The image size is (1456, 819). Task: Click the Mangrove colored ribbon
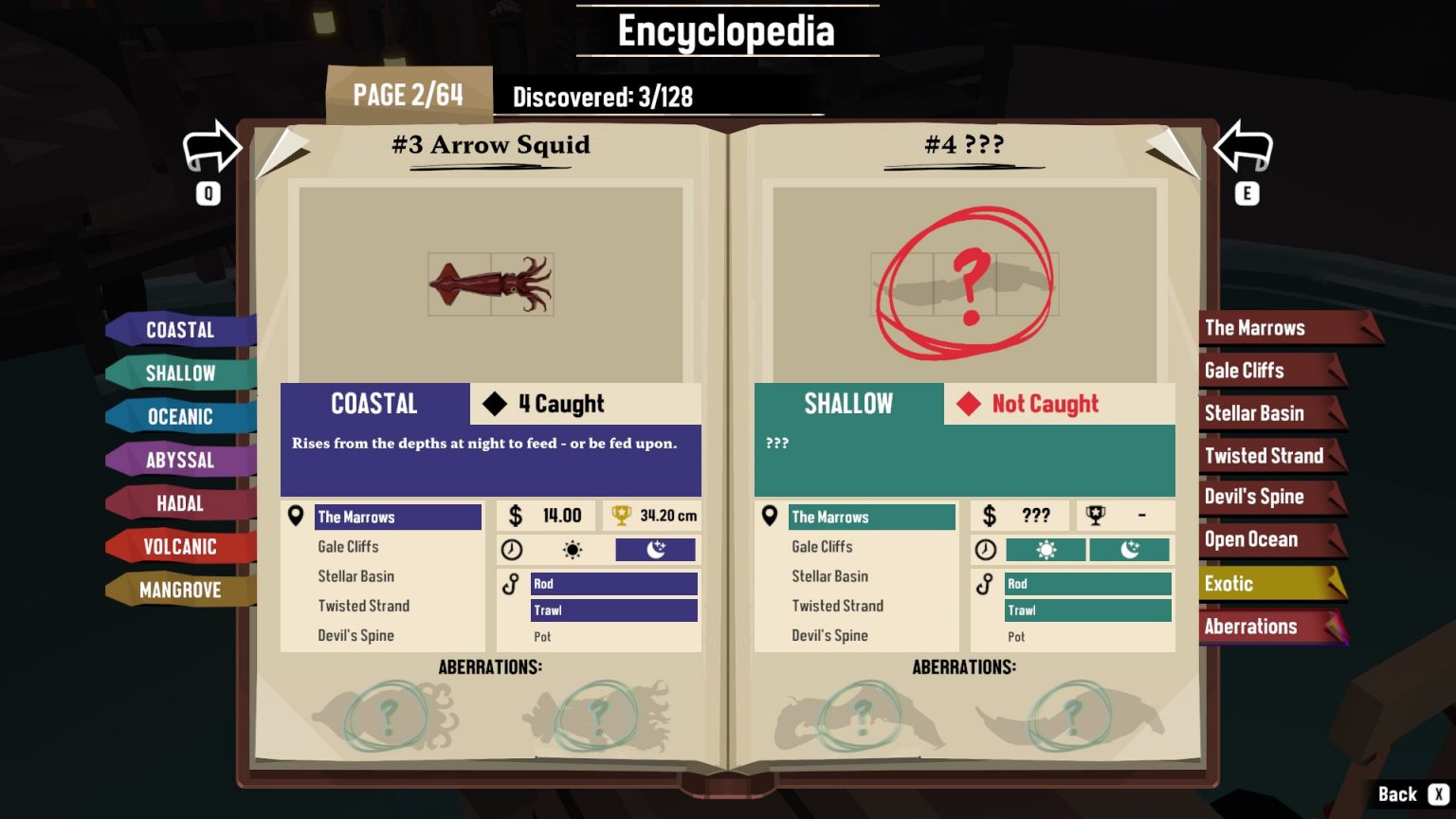[179, 590]
